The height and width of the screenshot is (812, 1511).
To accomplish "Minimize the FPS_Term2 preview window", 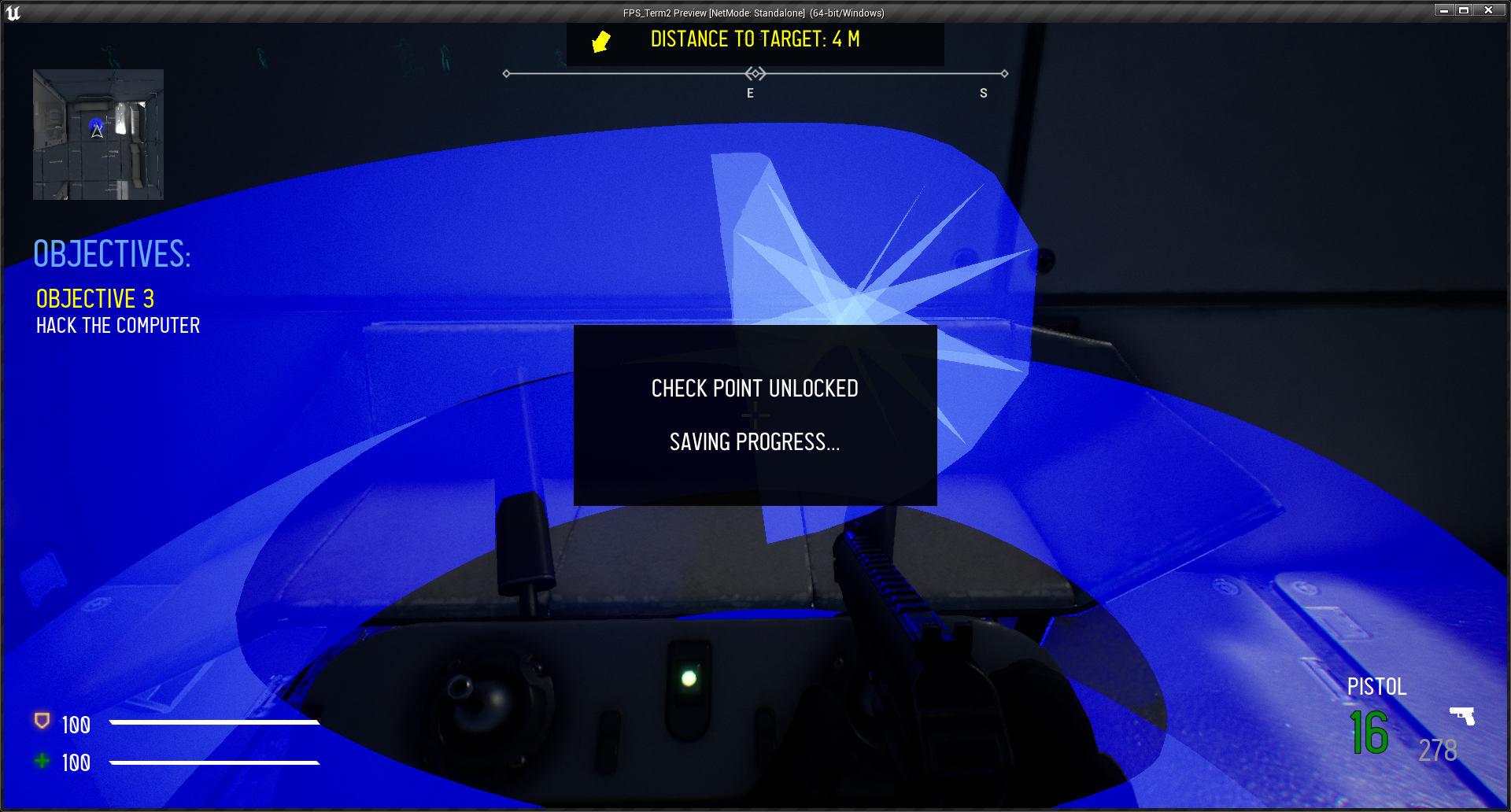I will pyautogui.click(x=1443, y=10).
